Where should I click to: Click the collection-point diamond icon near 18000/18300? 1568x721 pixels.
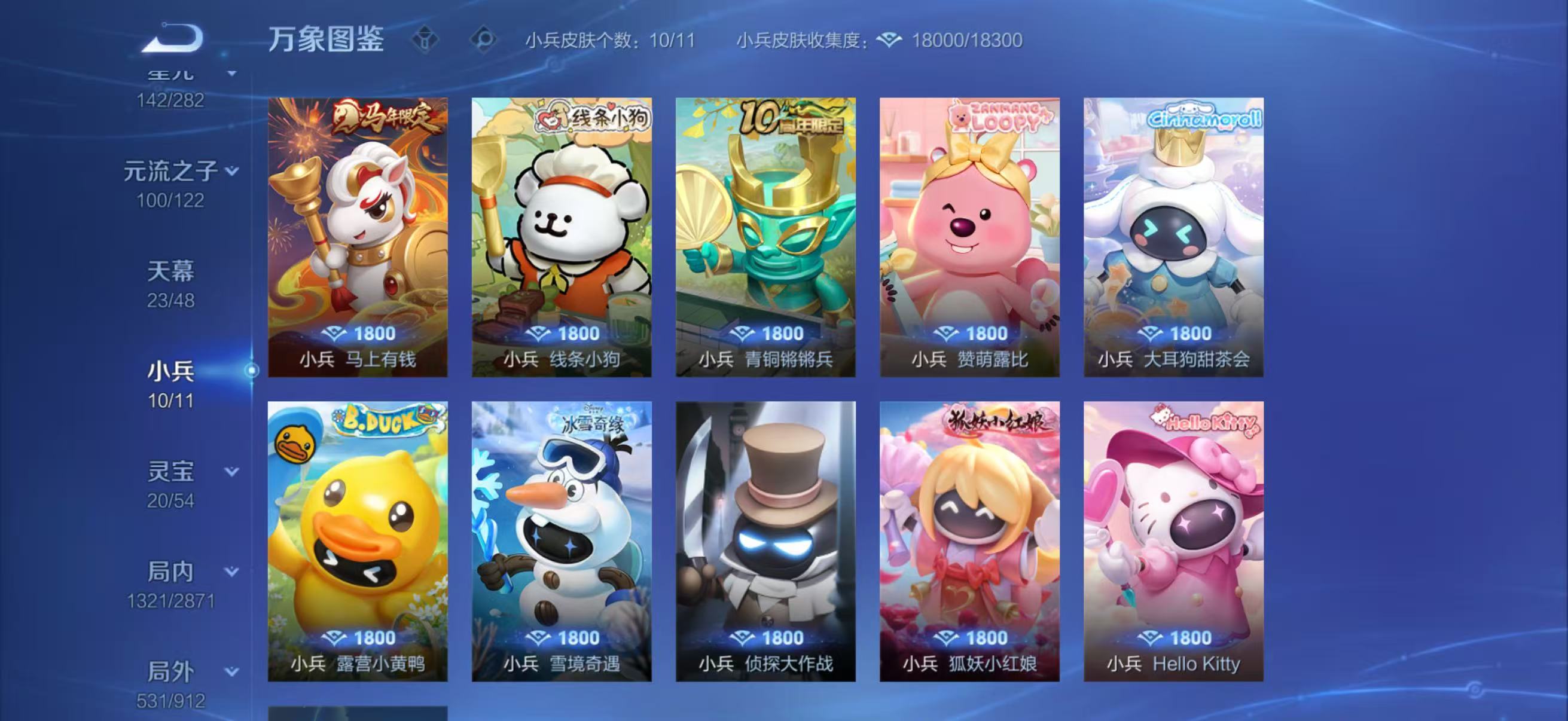point(888,41)
